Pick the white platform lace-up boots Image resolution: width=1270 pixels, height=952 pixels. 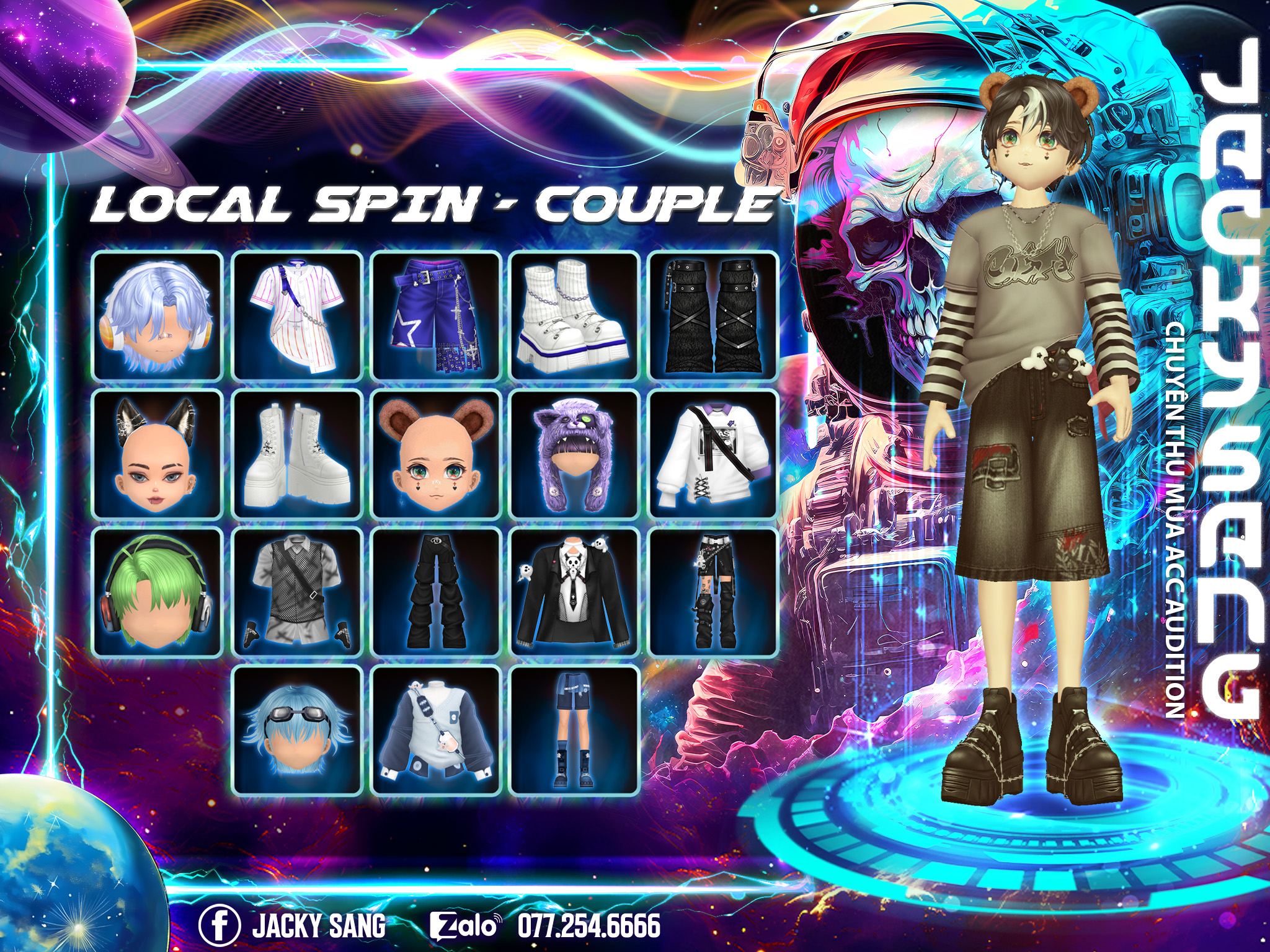coord(297,454)
